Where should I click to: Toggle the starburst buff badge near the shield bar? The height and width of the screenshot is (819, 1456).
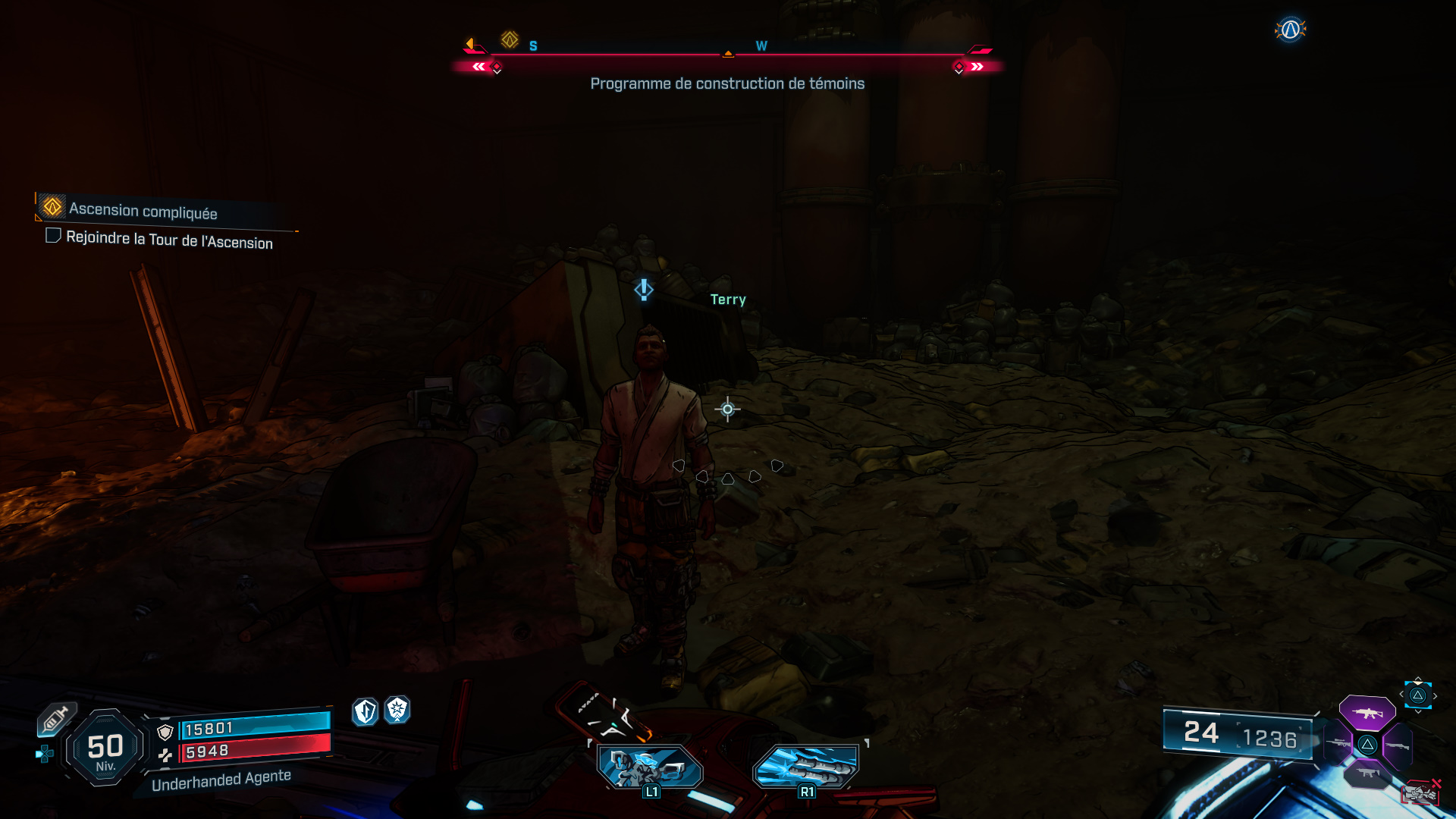pyautogui.click(x=397, y=711)
